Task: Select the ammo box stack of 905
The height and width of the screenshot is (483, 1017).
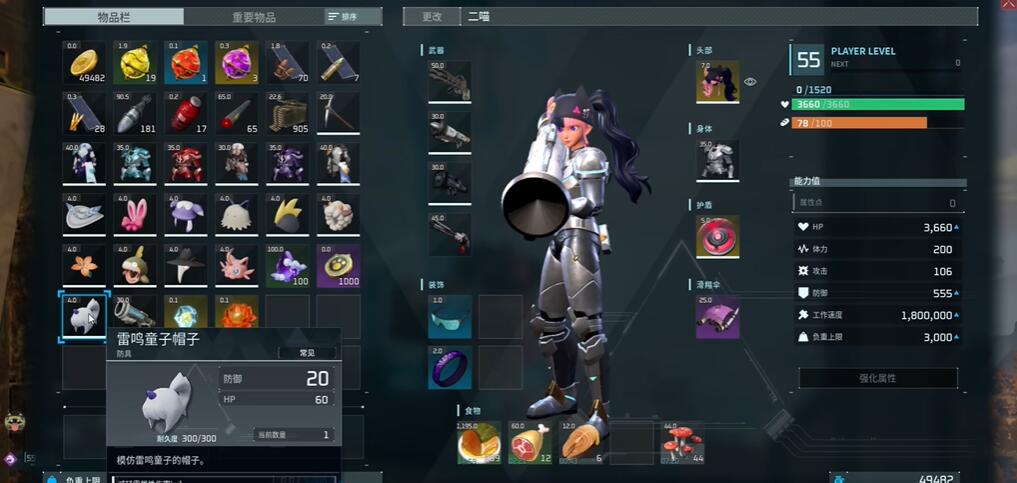Action: coord(287,113)
